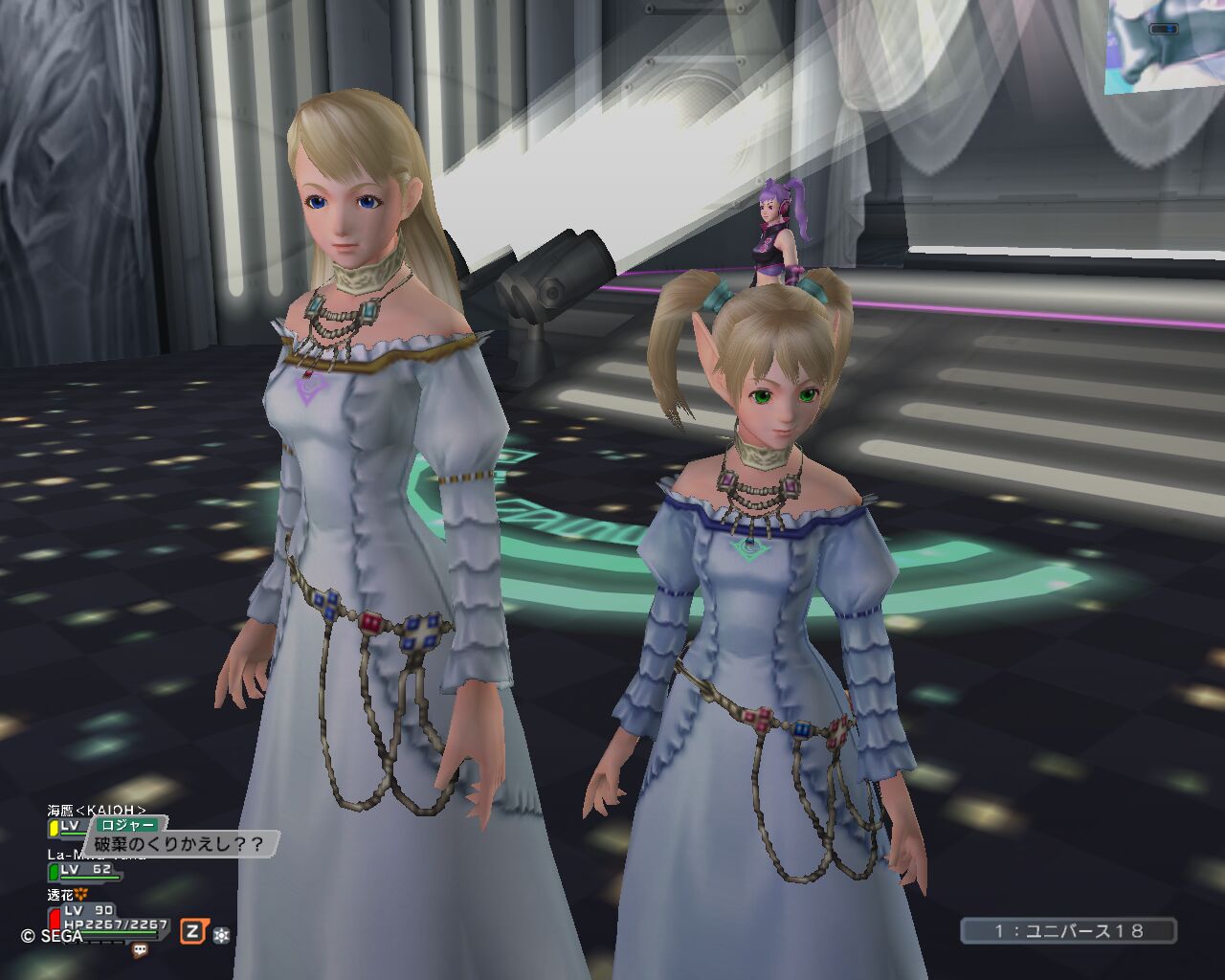
Task: Open the chat speech-bubble icon
Action: (x=141, y=950)
